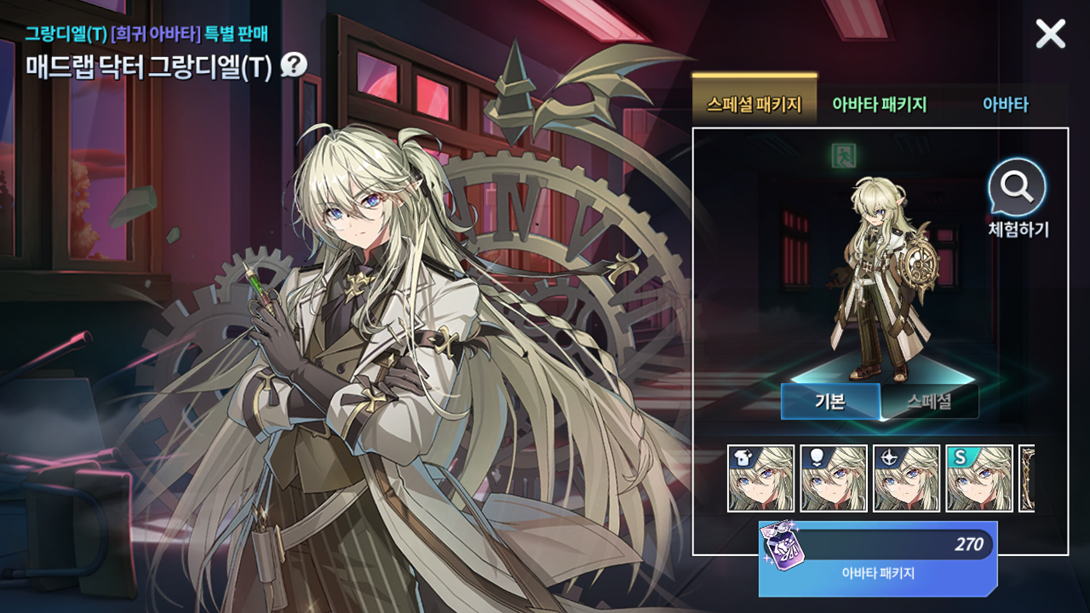This screenshot has height=613, width=1090.
Task: Pick the thumbnail with compass star icon
Action: point(907,479)
